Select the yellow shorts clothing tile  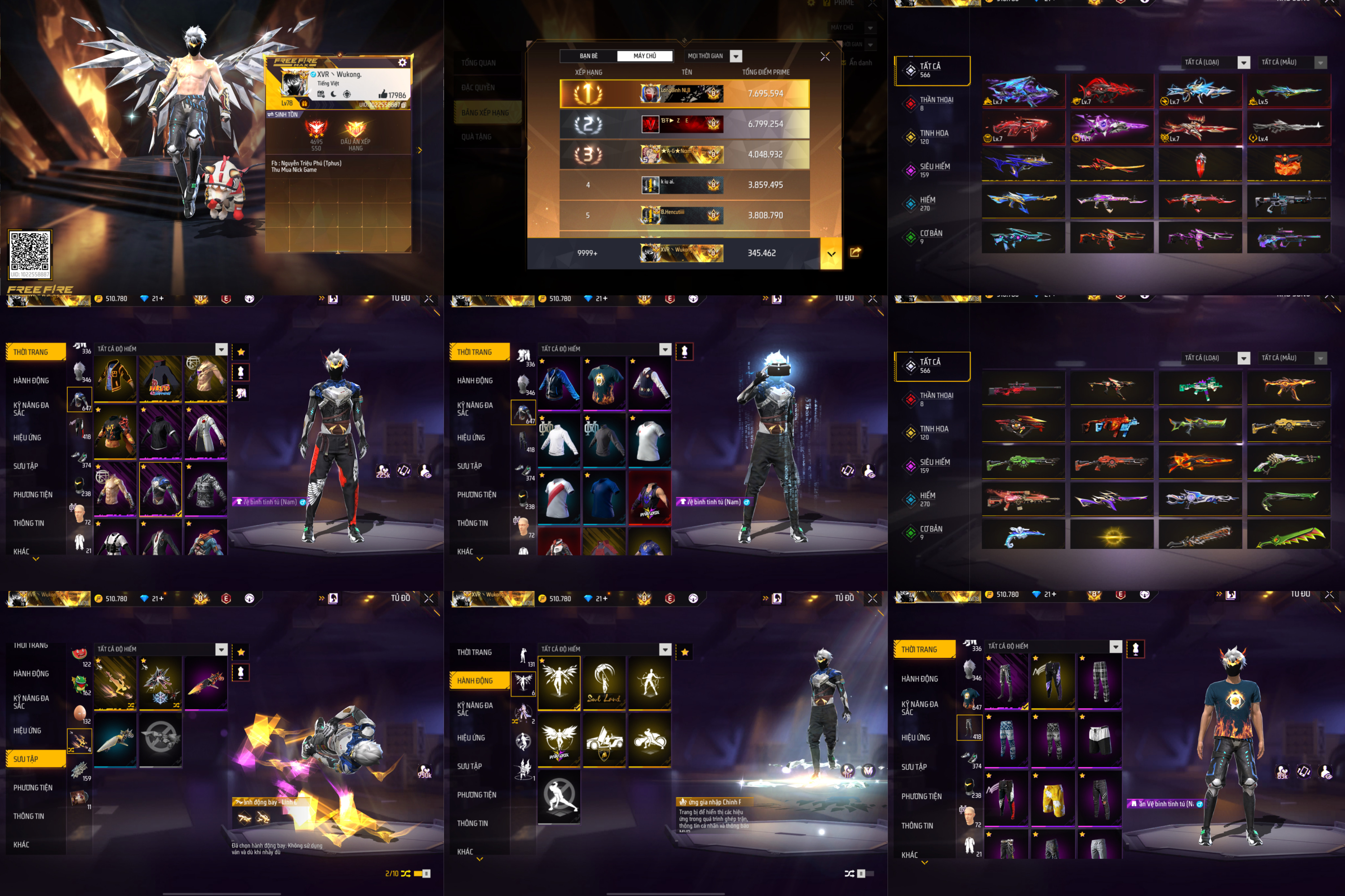tap(1053, 798)
